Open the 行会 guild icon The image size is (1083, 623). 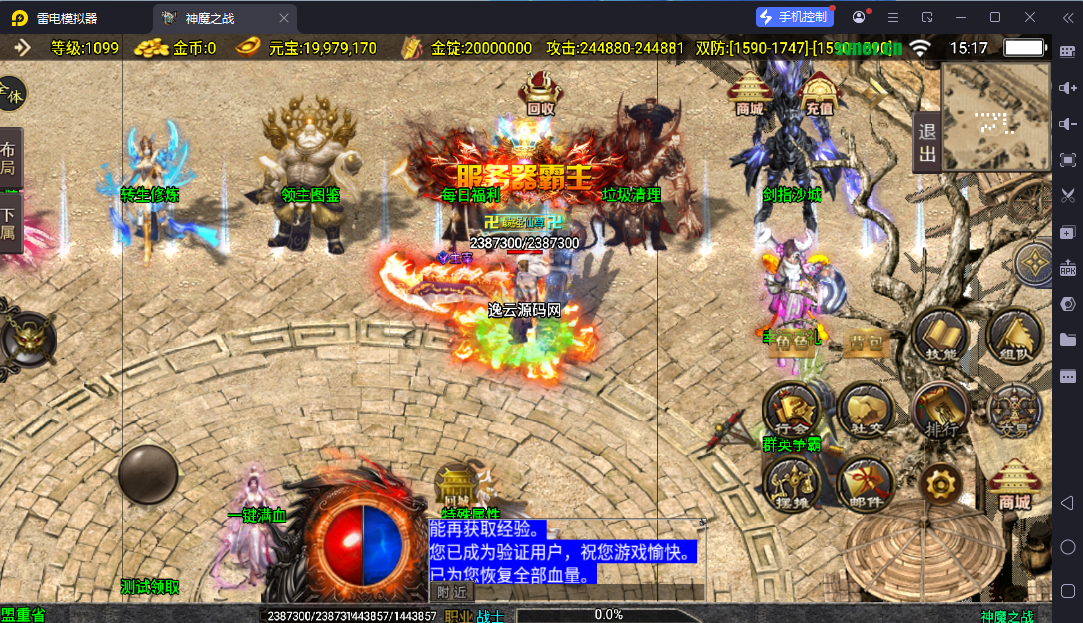point(792,408)
